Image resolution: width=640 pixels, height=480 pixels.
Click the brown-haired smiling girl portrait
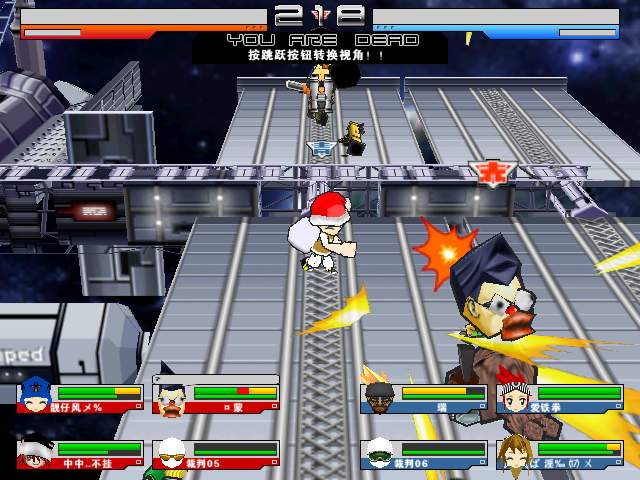pyautogui.click(x=513, y=453)
